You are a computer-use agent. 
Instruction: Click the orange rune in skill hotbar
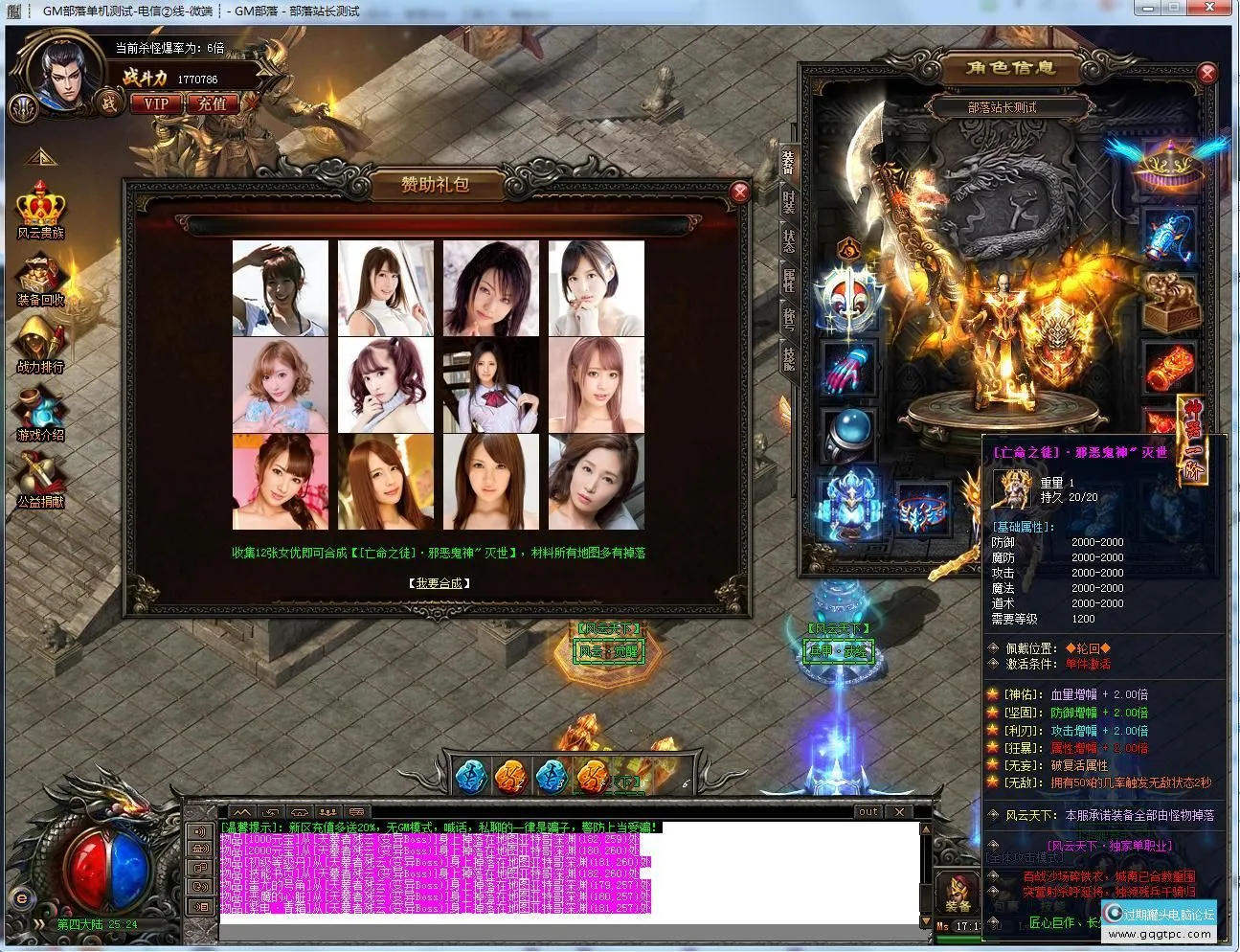(512, 778)
